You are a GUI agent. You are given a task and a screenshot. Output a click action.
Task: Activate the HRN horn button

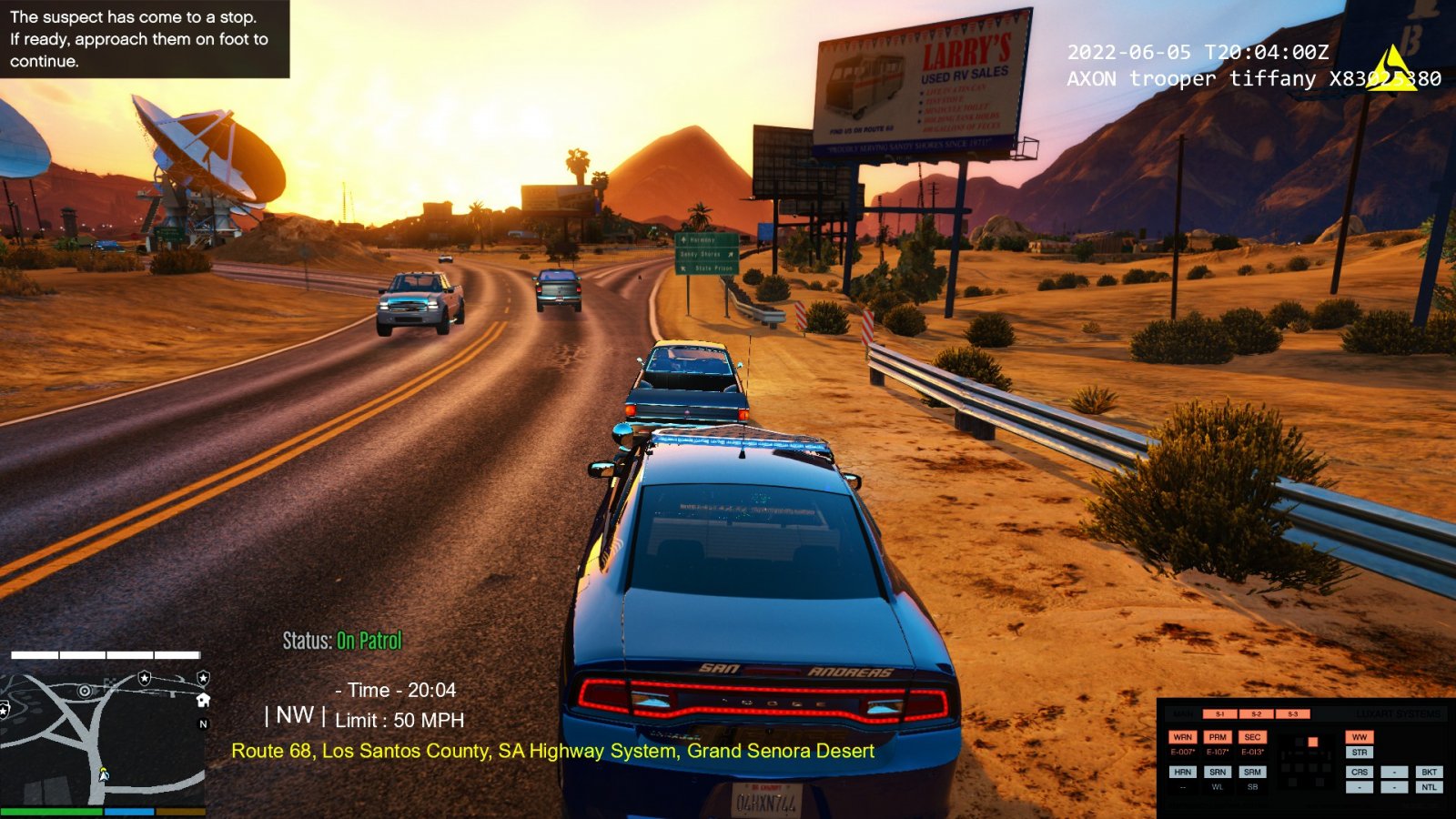1182,772
